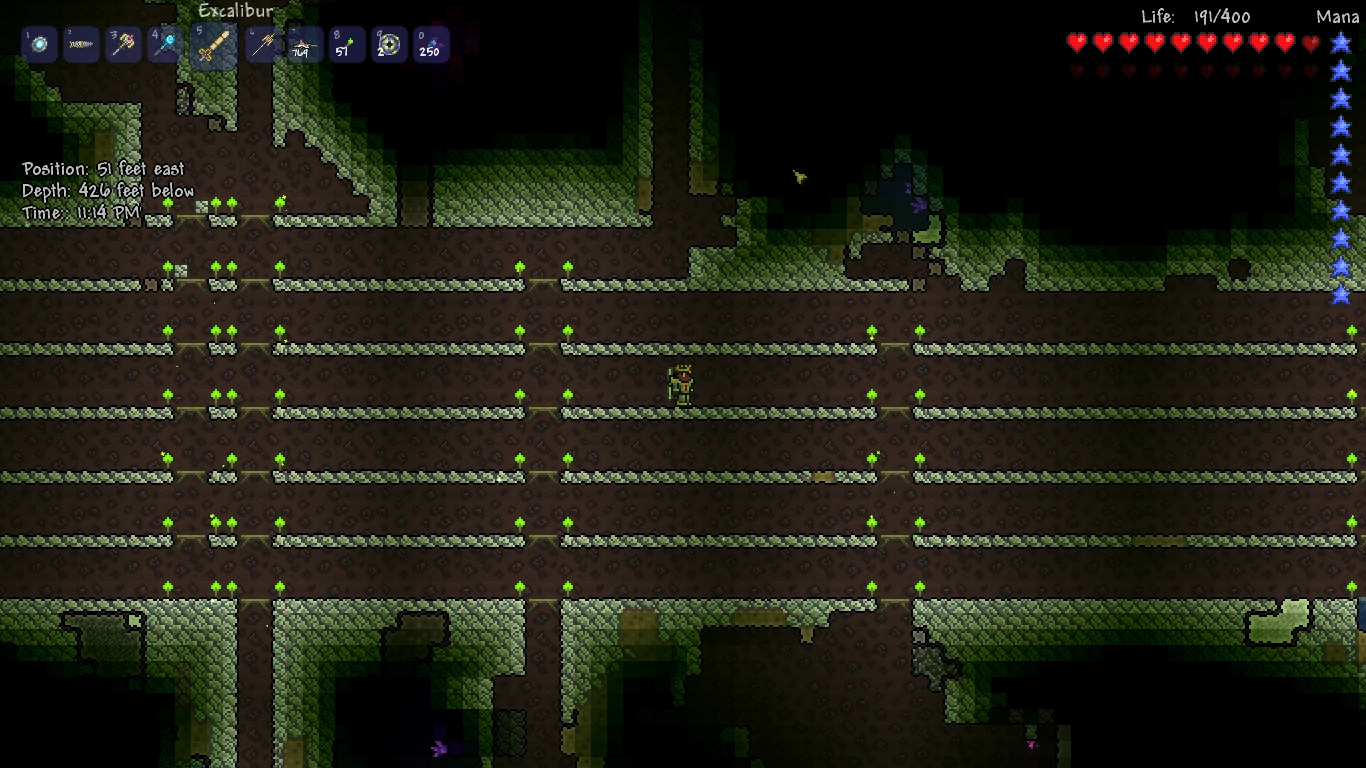This screenshot has height=768, width=1366.
Task: Select the Excalibur sword slot
Action: pyautogui.click(x=213, y=46)
